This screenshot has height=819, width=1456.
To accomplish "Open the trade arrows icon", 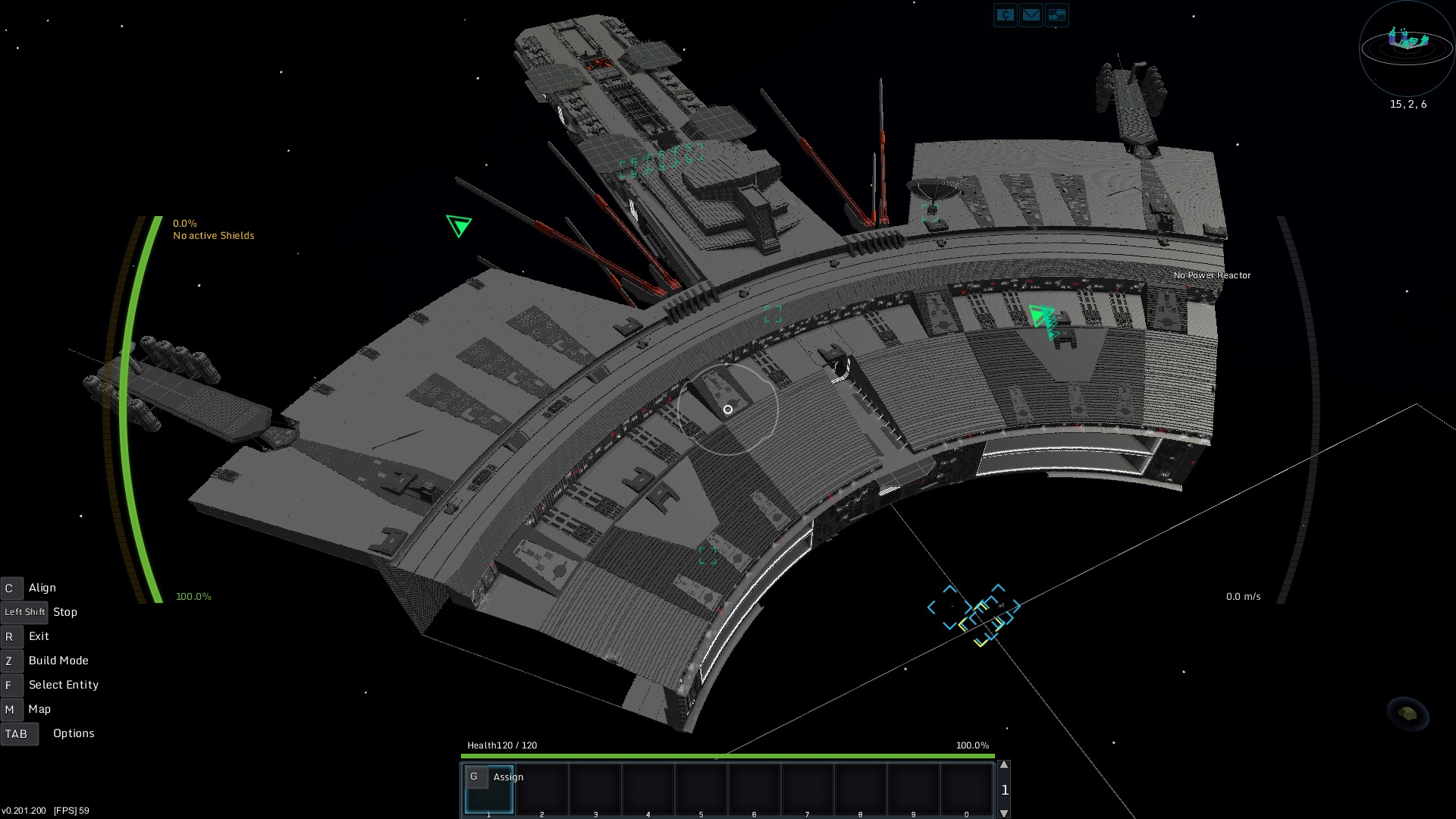I will point(1056,15).
